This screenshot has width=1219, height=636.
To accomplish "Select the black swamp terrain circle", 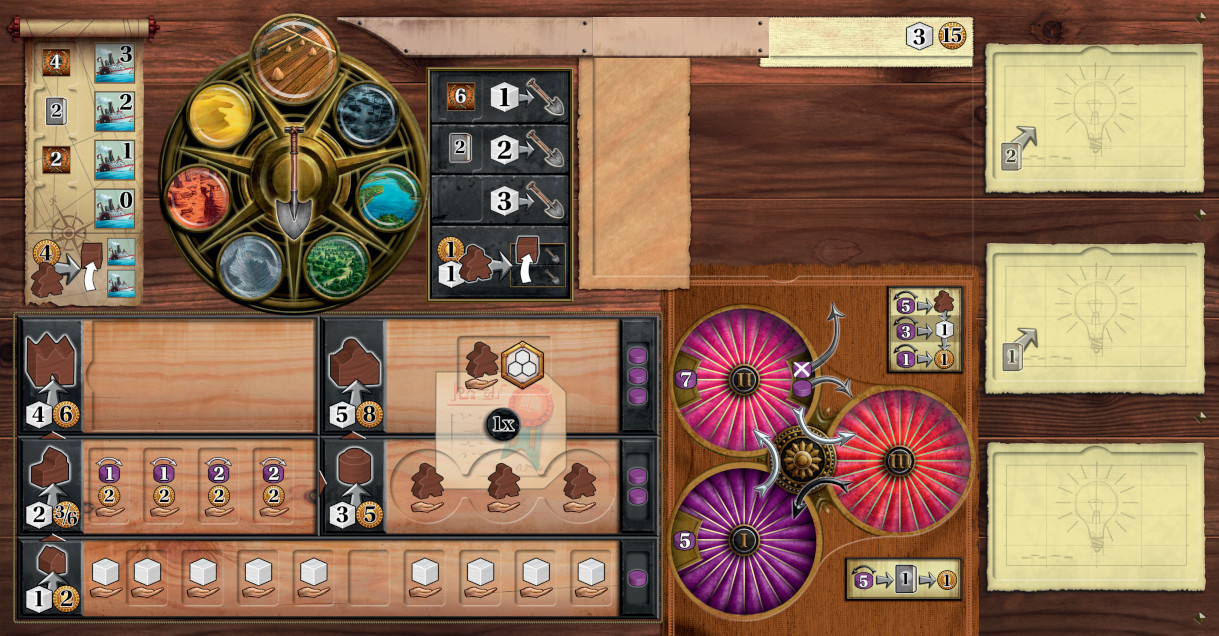I will click(x=364, y=115).
